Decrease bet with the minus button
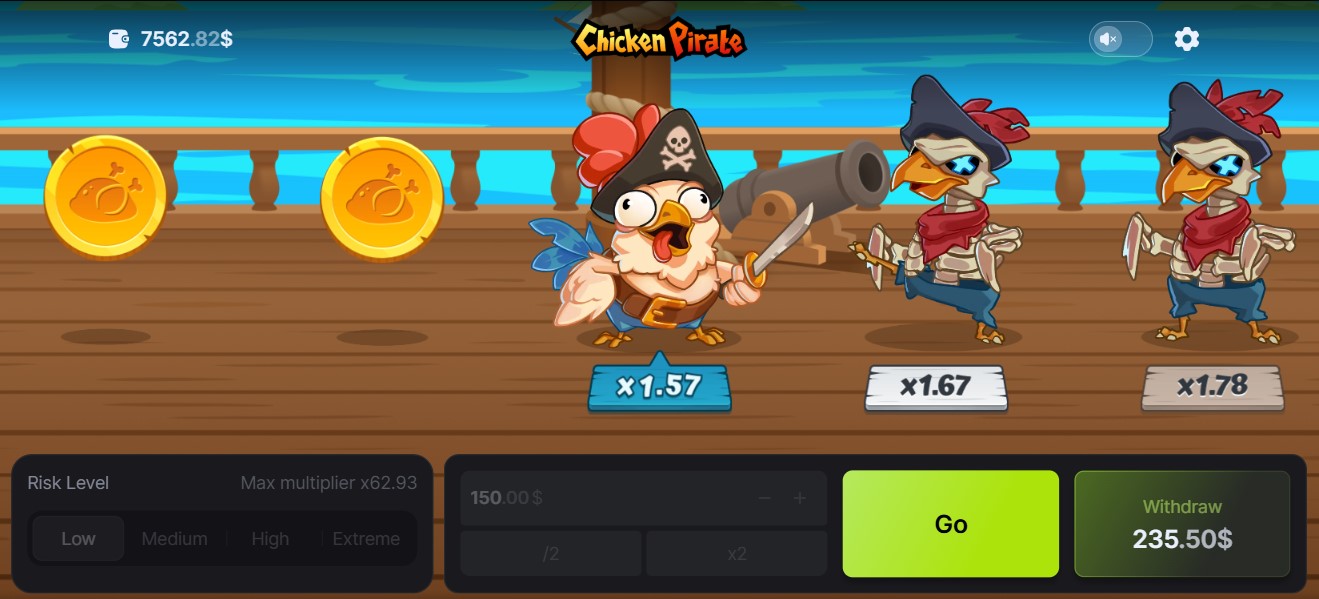Viewport: 1319px width, 599px height. [765, 498]
